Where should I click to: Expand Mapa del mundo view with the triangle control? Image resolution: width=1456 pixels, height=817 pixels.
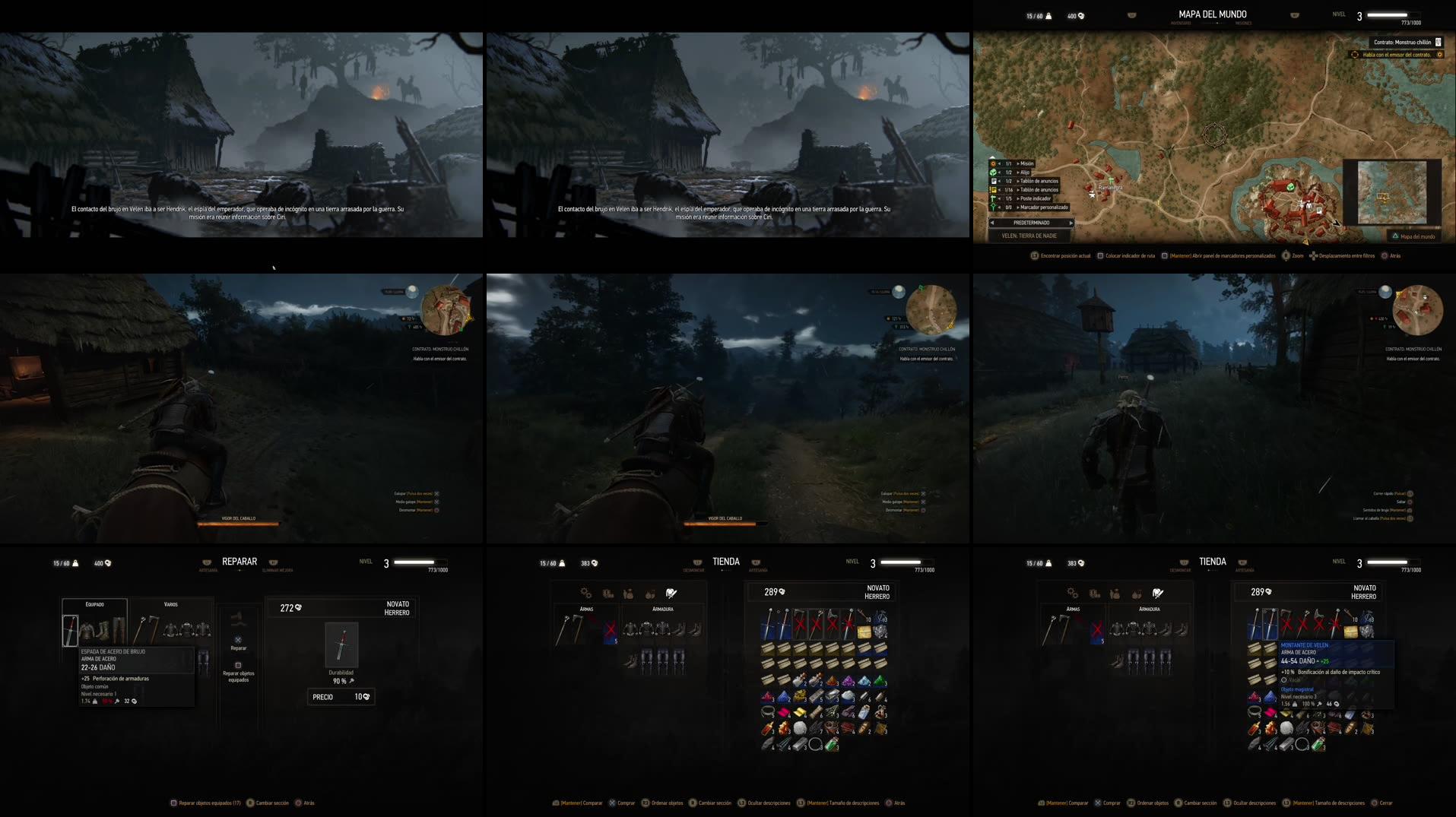(1395, 236)
